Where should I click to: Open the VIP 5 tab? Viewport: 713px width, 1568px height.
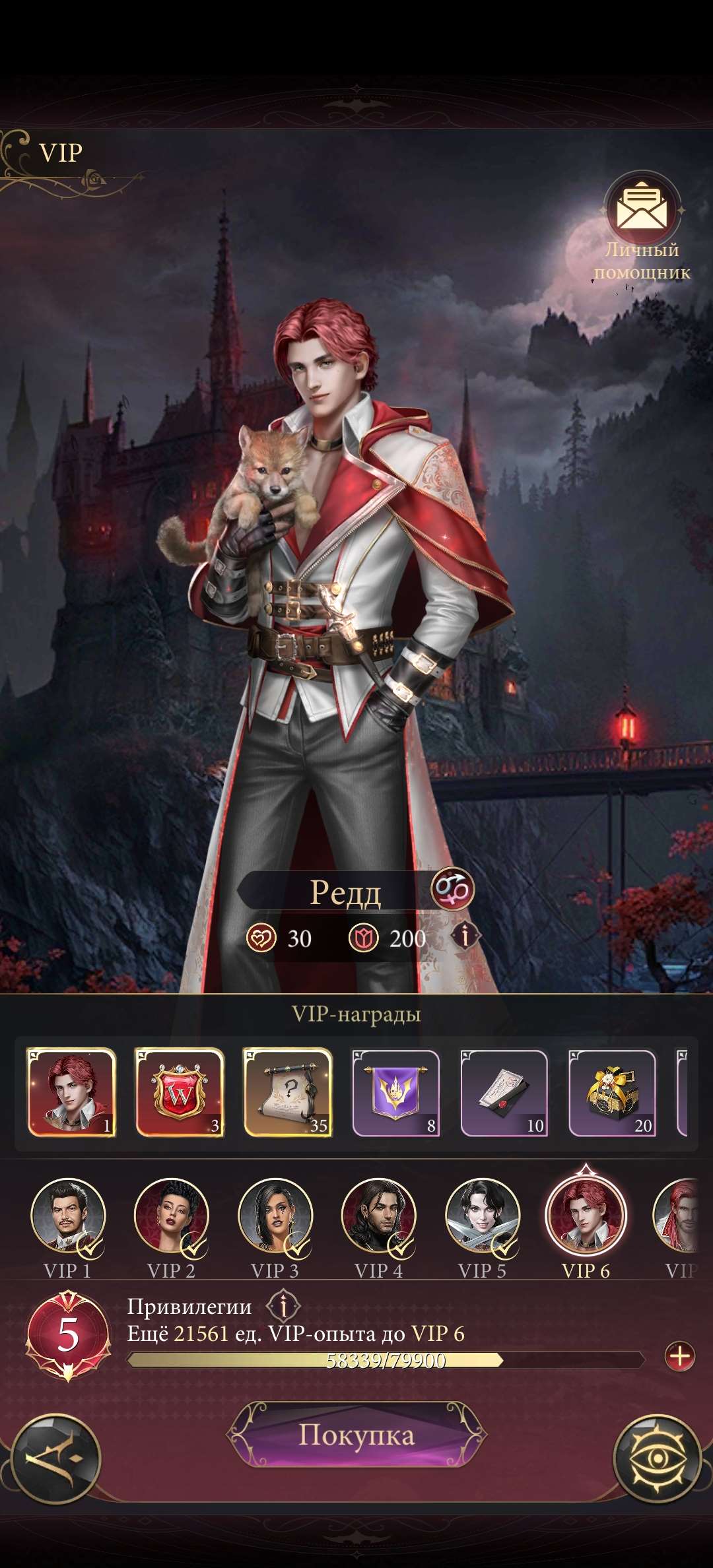tap(483, 1216)
